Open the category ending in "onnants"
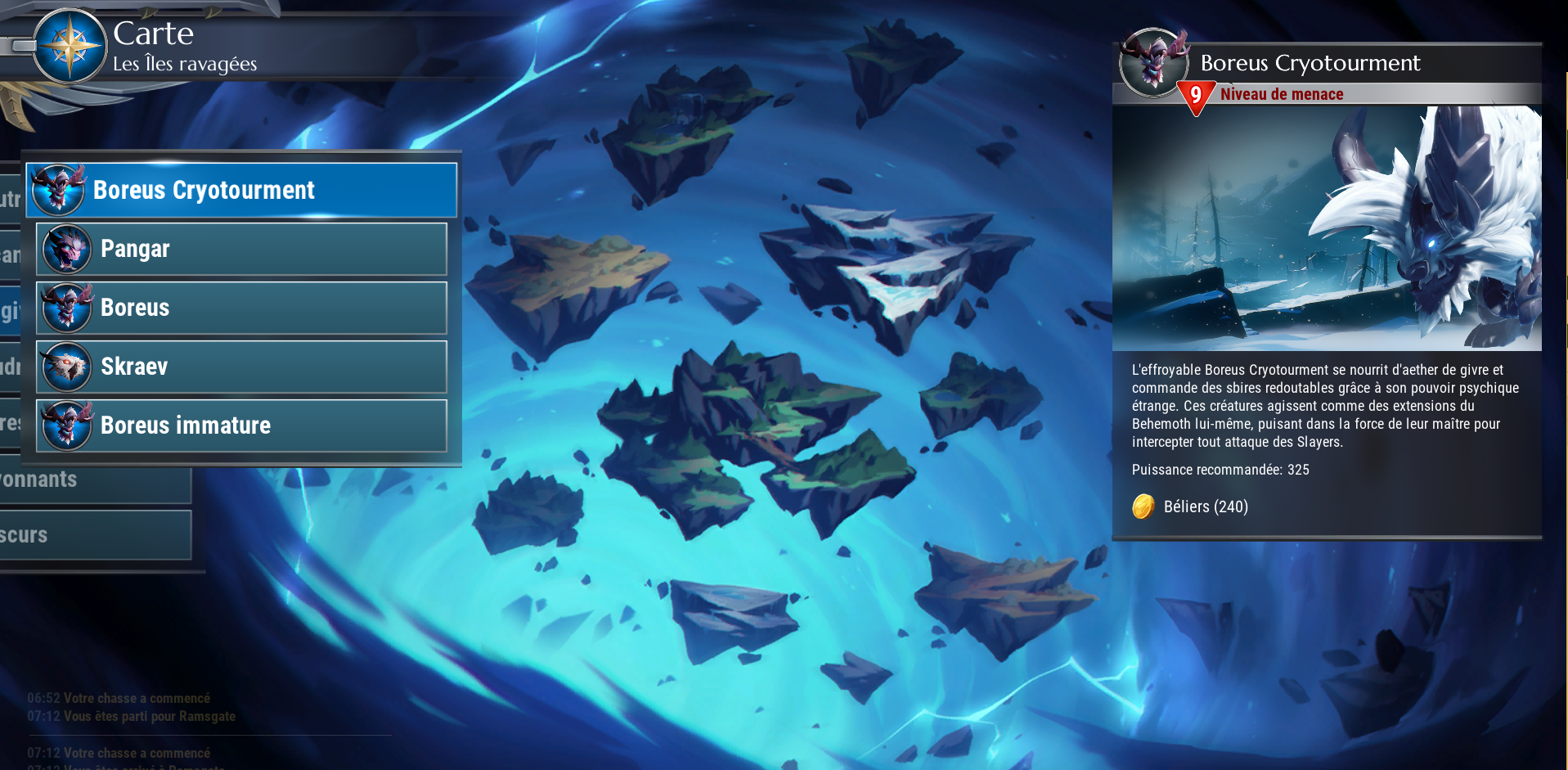The width and height of the screenshot is (1568, 770). click(94, 480)
